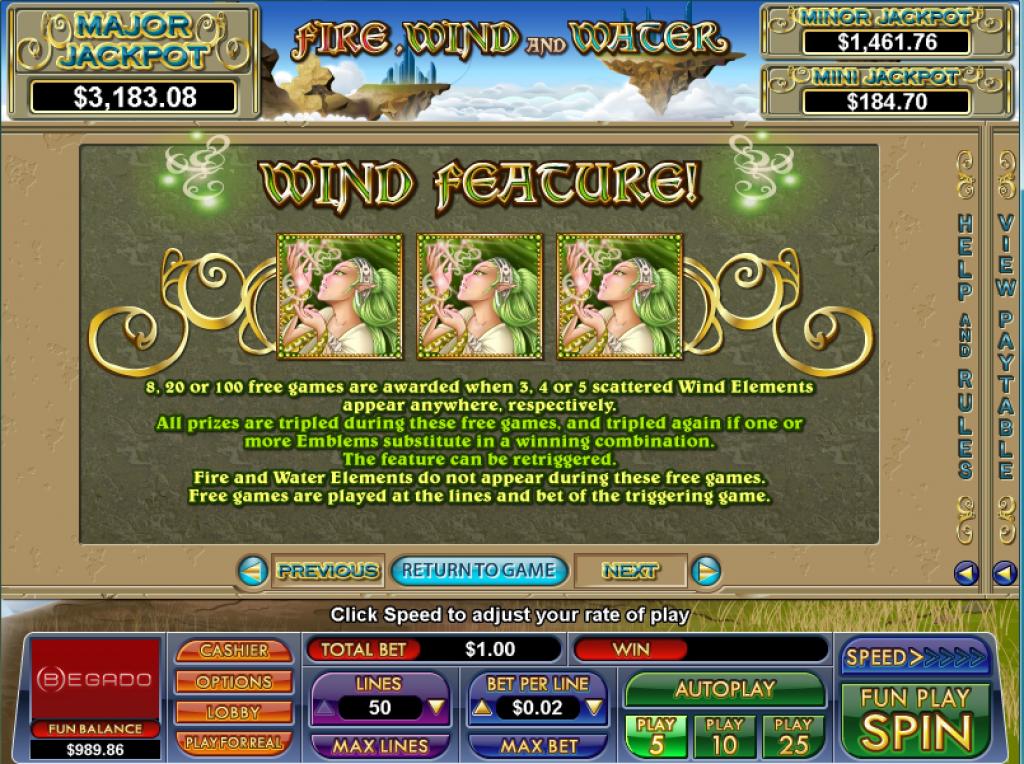Raise the bet per line
Image resolution: width=1024 pixels, height=764 pixels.
pyautogui.click(x=481, y=708)
